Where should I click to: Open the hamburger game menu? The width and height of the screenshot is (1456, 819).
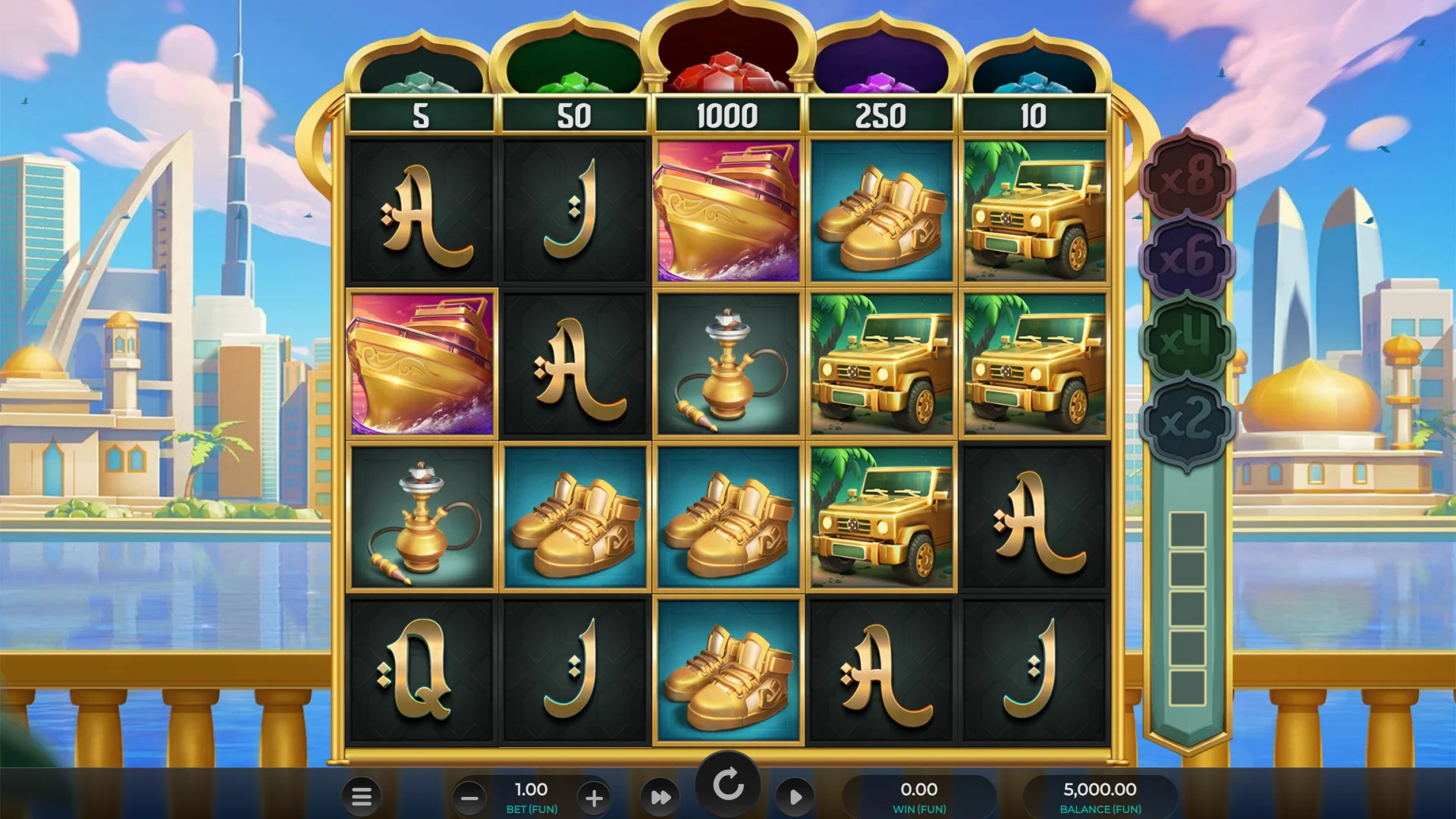coord(362,797)
